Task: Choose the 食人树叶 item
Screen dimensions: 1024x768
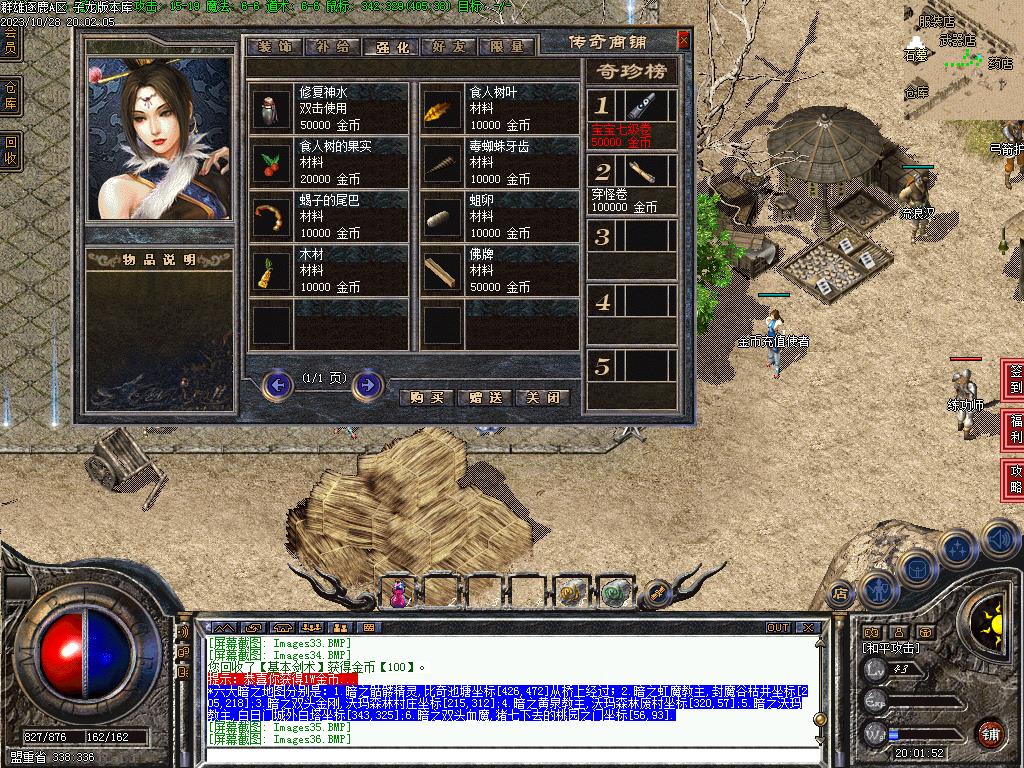Action: (500, 108)
